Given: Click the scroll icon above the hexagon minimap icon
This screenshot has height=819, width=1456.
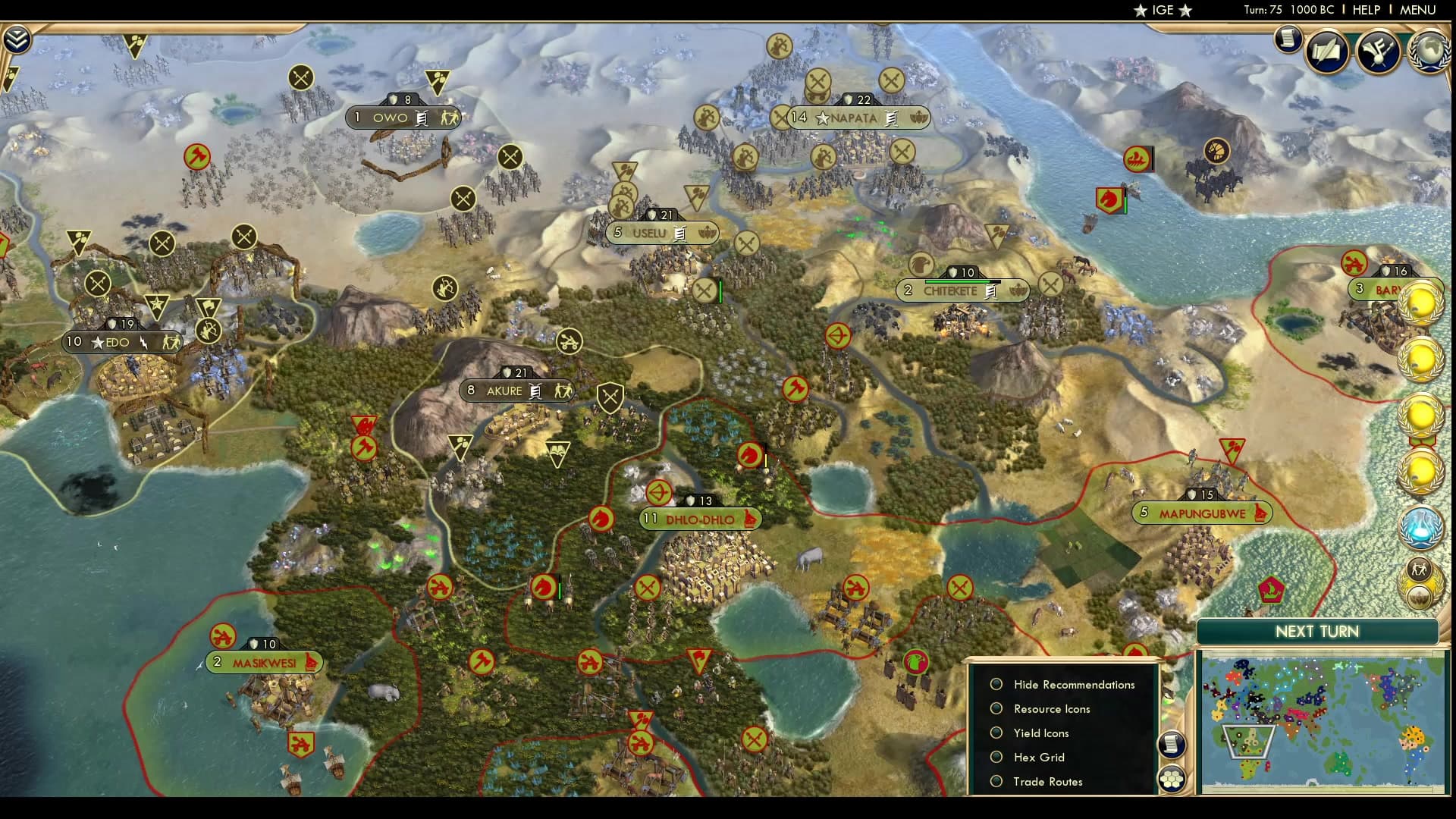Looking at the screenshot, I should click(1171, 744).
